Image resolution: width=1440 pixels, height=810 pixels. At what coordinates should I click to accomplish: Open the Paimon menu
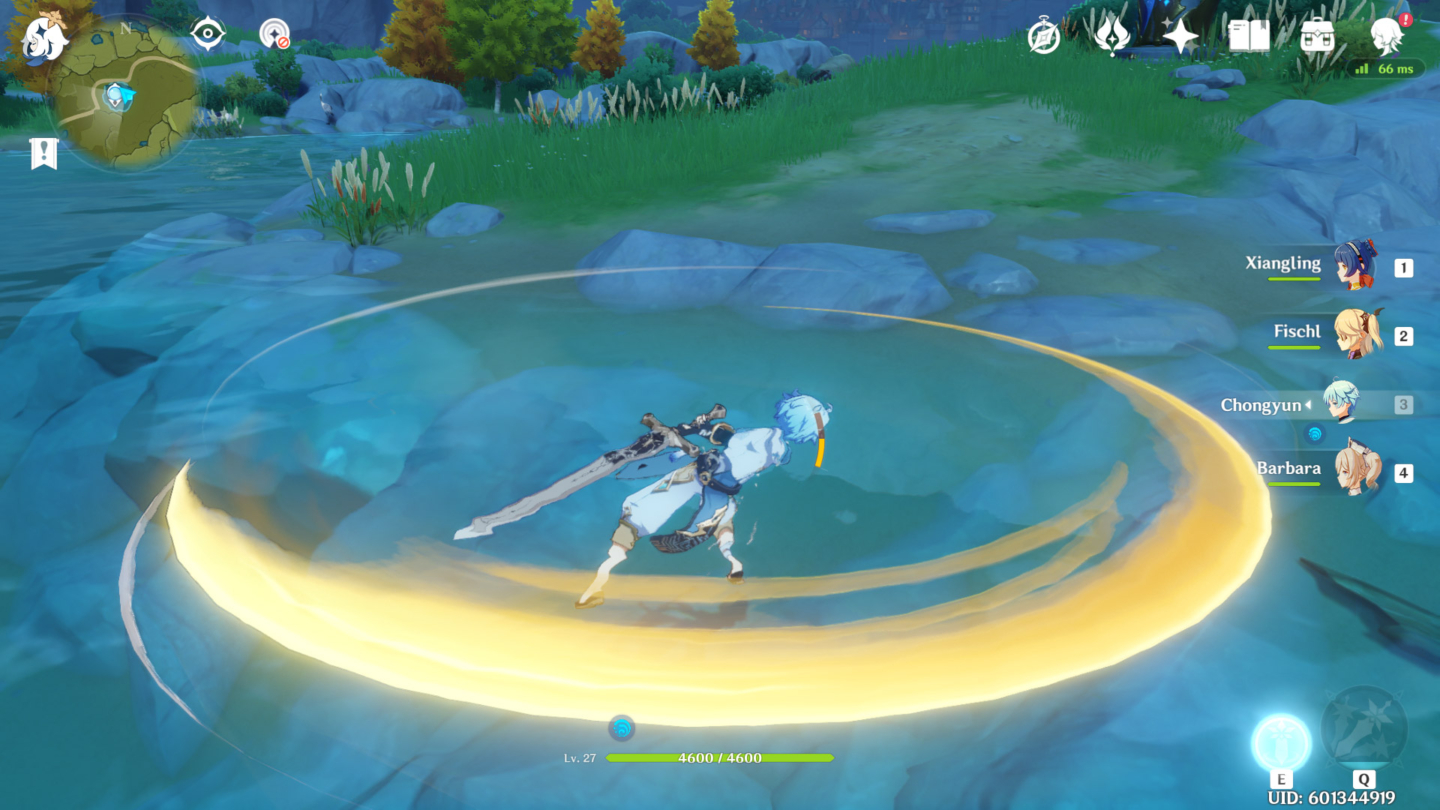pyautogui.click(x=43, y=40)
